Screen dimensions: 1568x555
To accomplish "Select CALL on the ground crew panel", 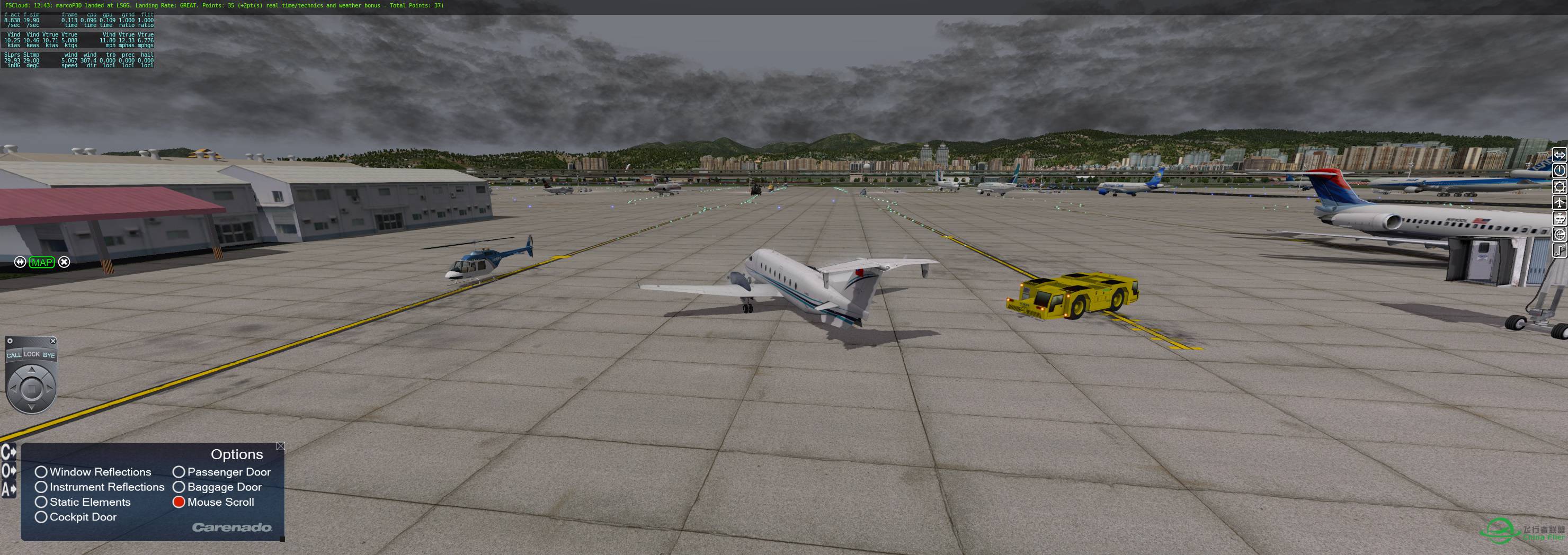I will [15, 355].
